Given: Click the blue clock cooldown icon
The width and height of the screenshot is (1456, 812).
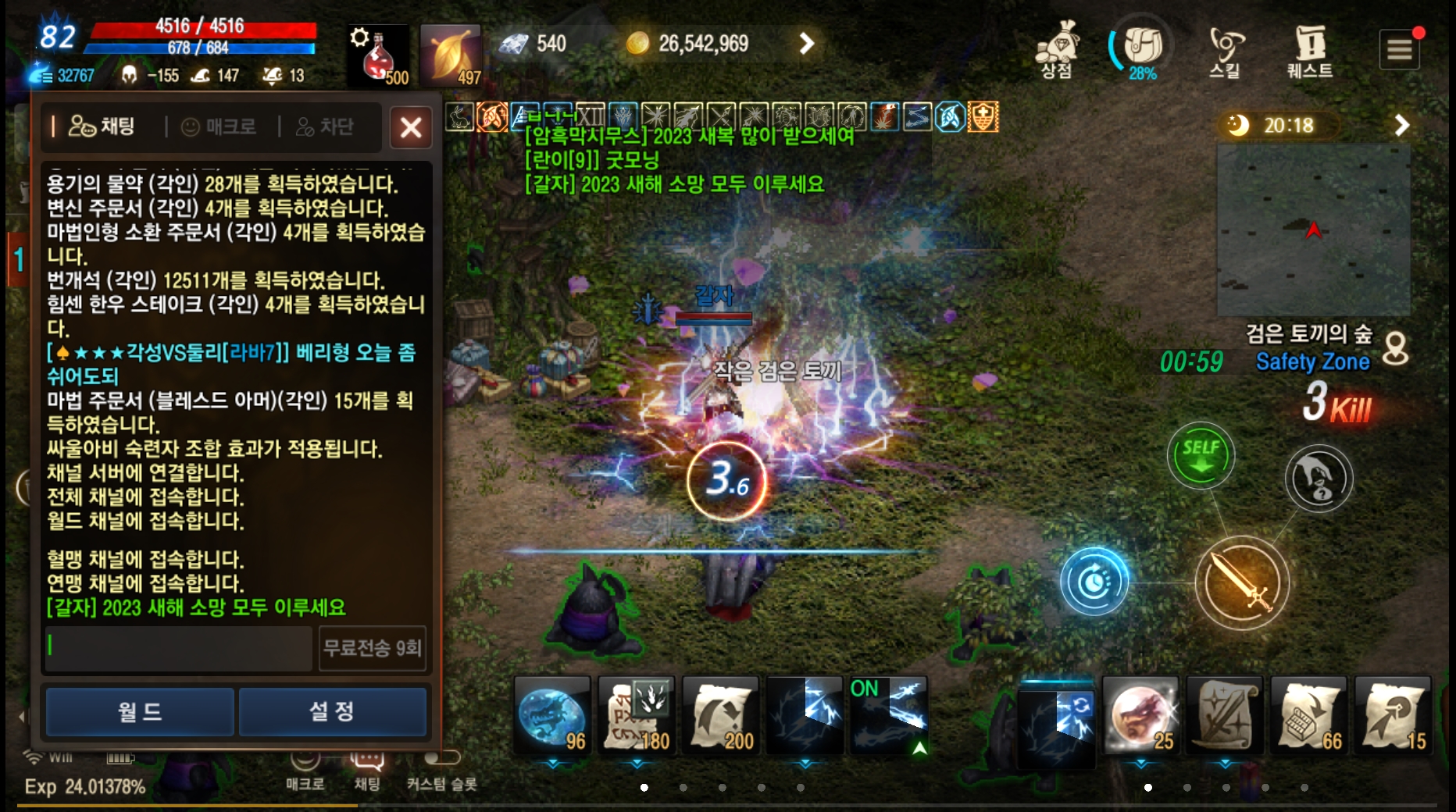Looking at the screenshot, I should pos(1094,582).
